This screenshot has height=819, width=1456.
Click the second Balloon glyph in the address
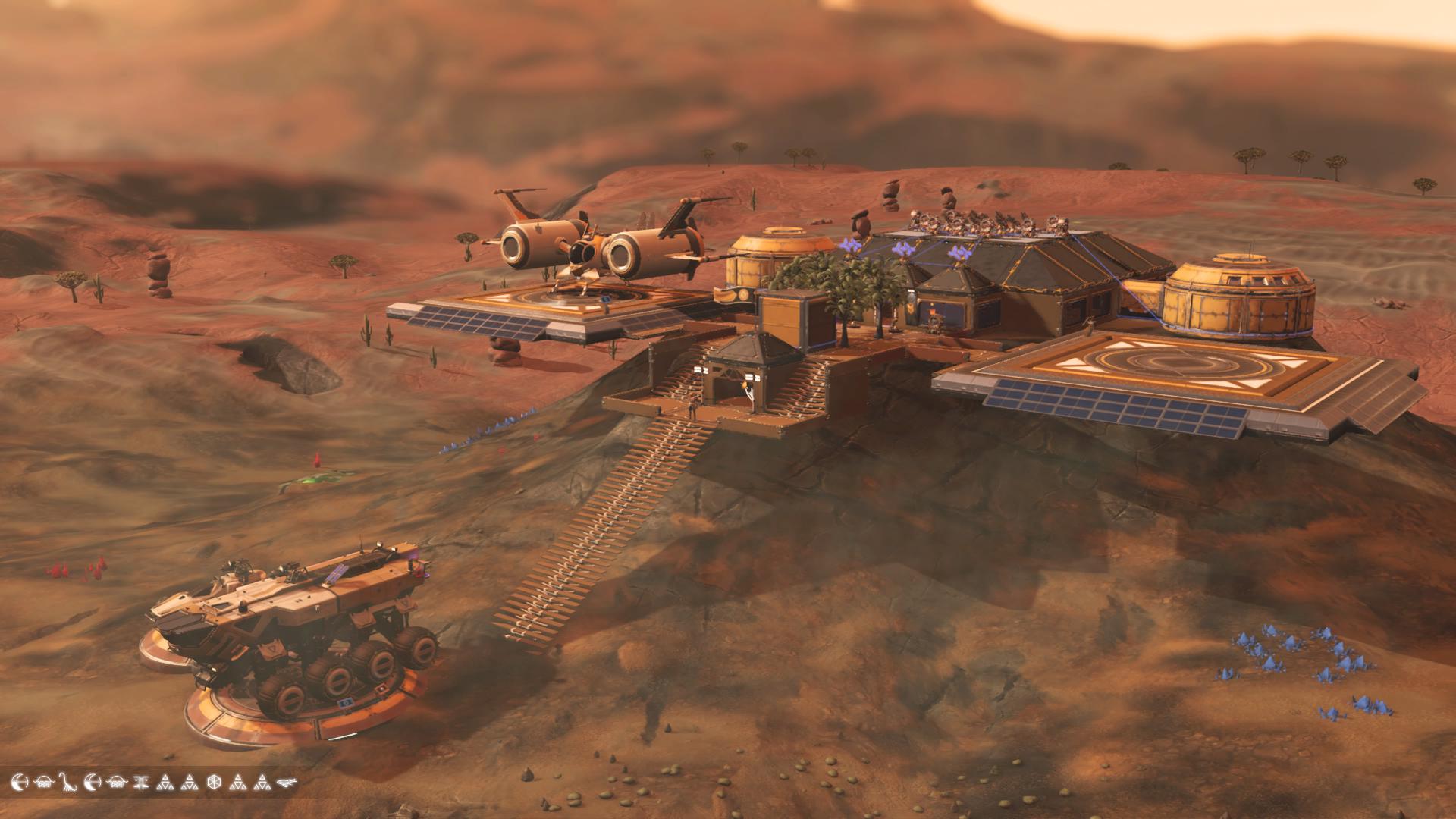pos(118,783)
